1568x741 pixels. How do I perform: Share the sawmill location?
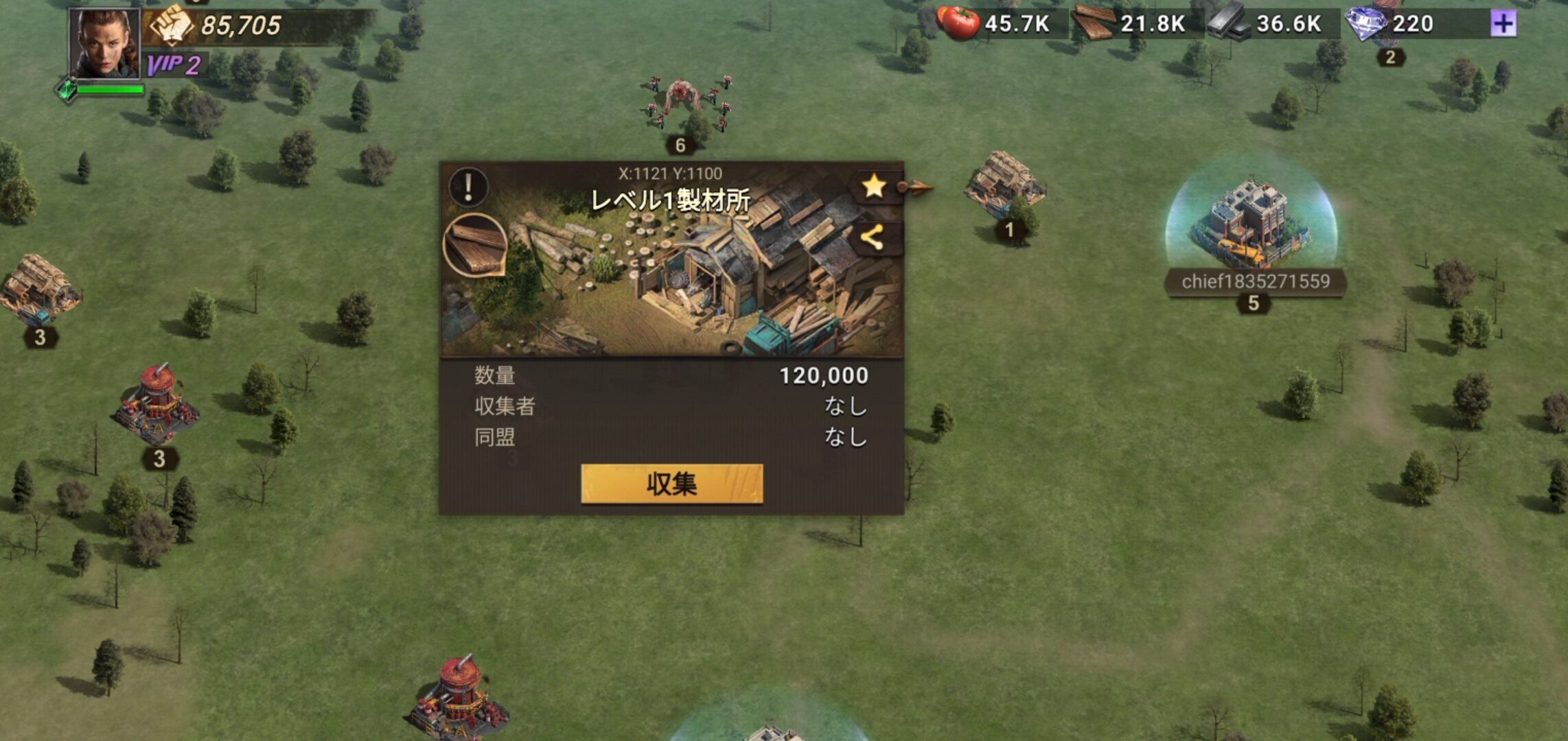pos(872,238)
